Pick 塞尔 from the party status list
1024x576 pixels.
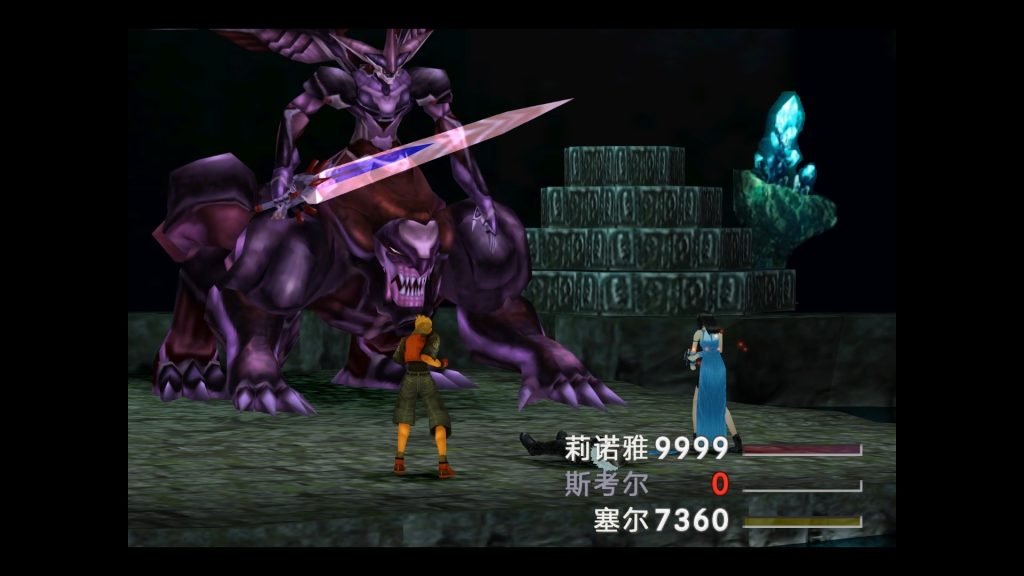620,520
